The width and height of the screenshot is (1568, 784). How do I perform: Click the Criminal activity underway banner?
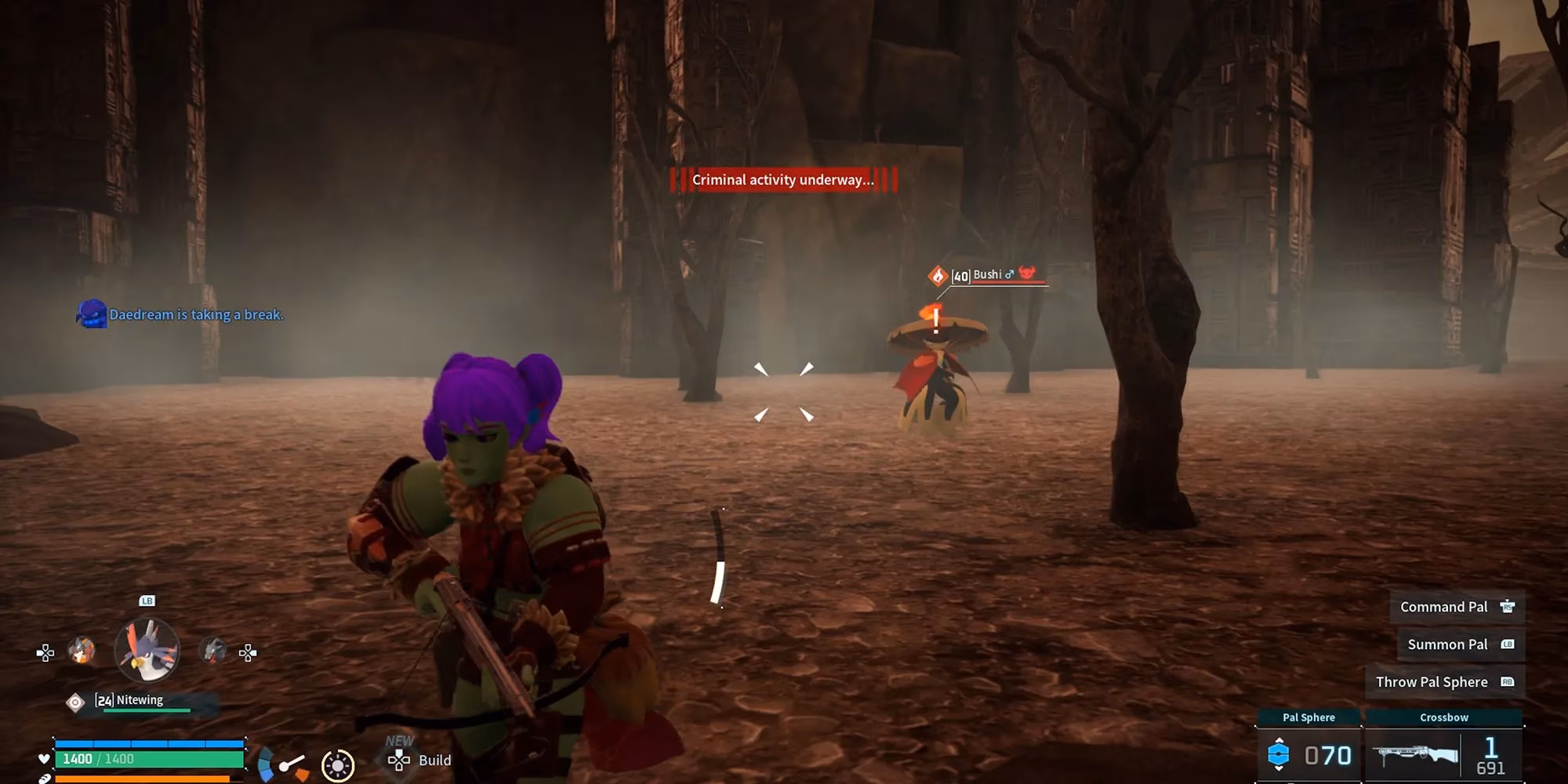click(x=782, y=180)
